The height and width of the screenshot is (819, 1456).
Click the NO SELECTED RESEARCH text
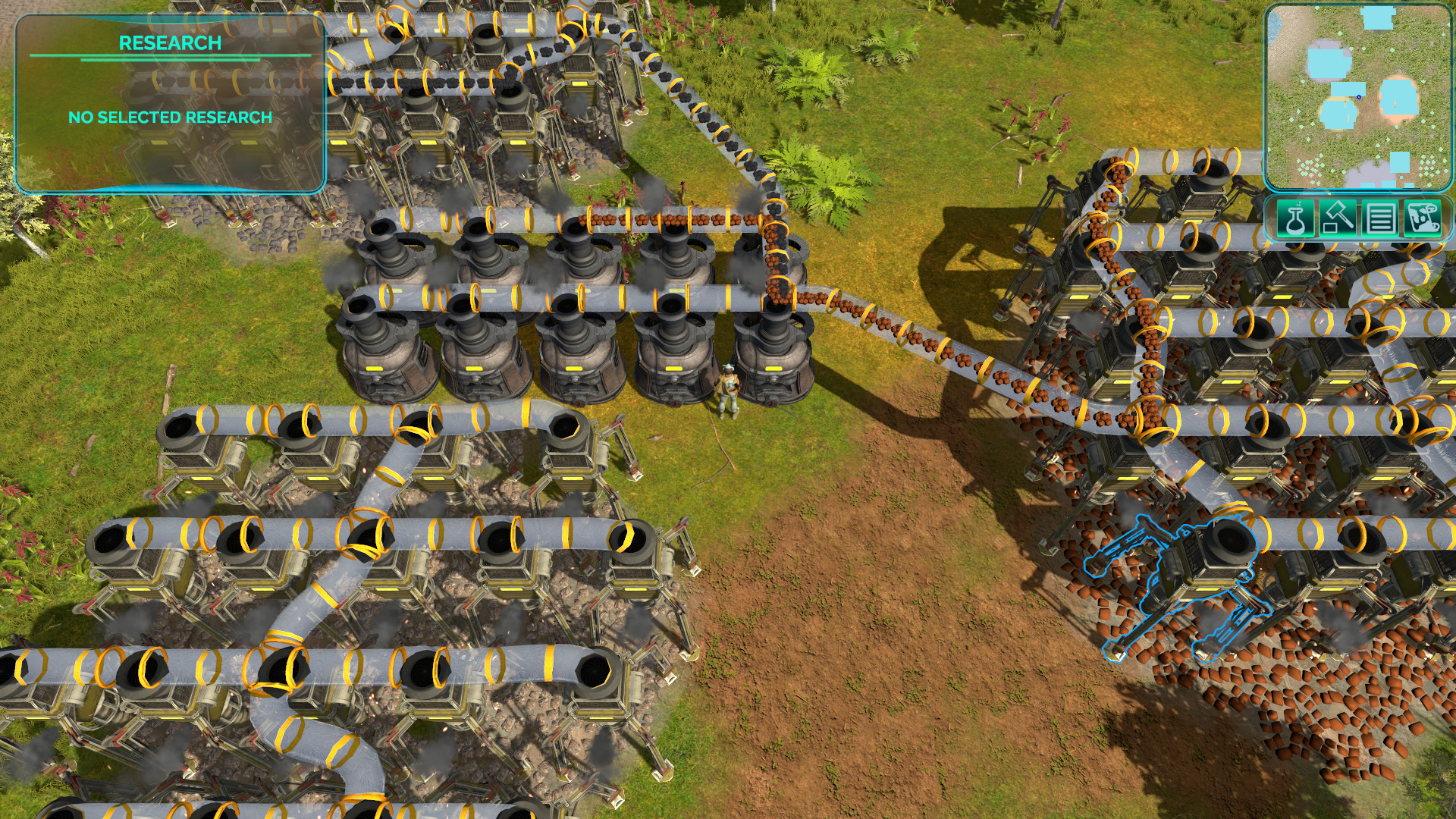(x=170, y=118)
